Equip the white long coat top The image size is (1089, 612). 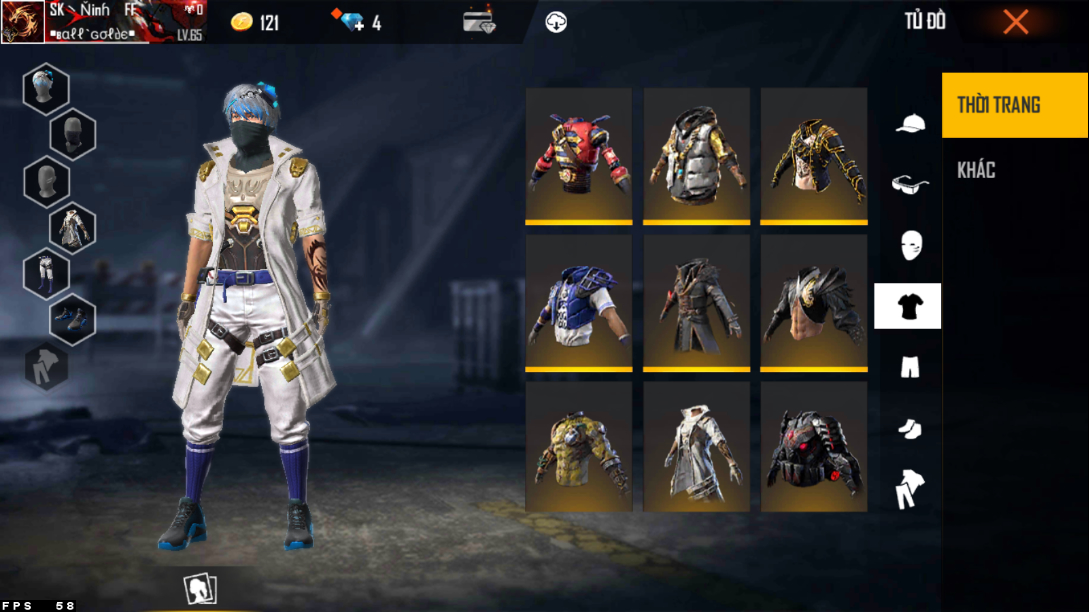(696, 447)
